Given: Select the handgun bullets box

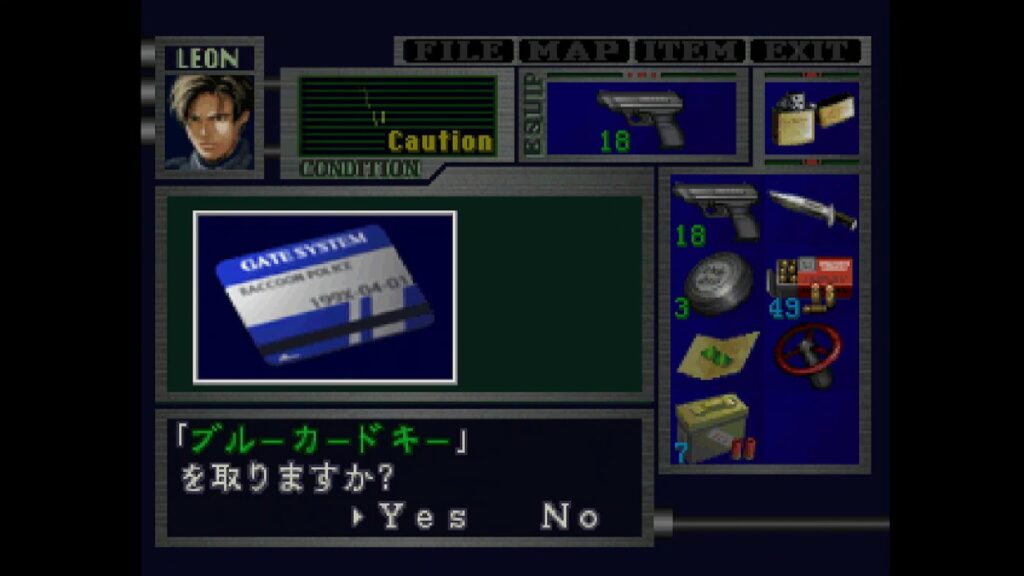Looking at the screenshot, I should click(812, 285).
